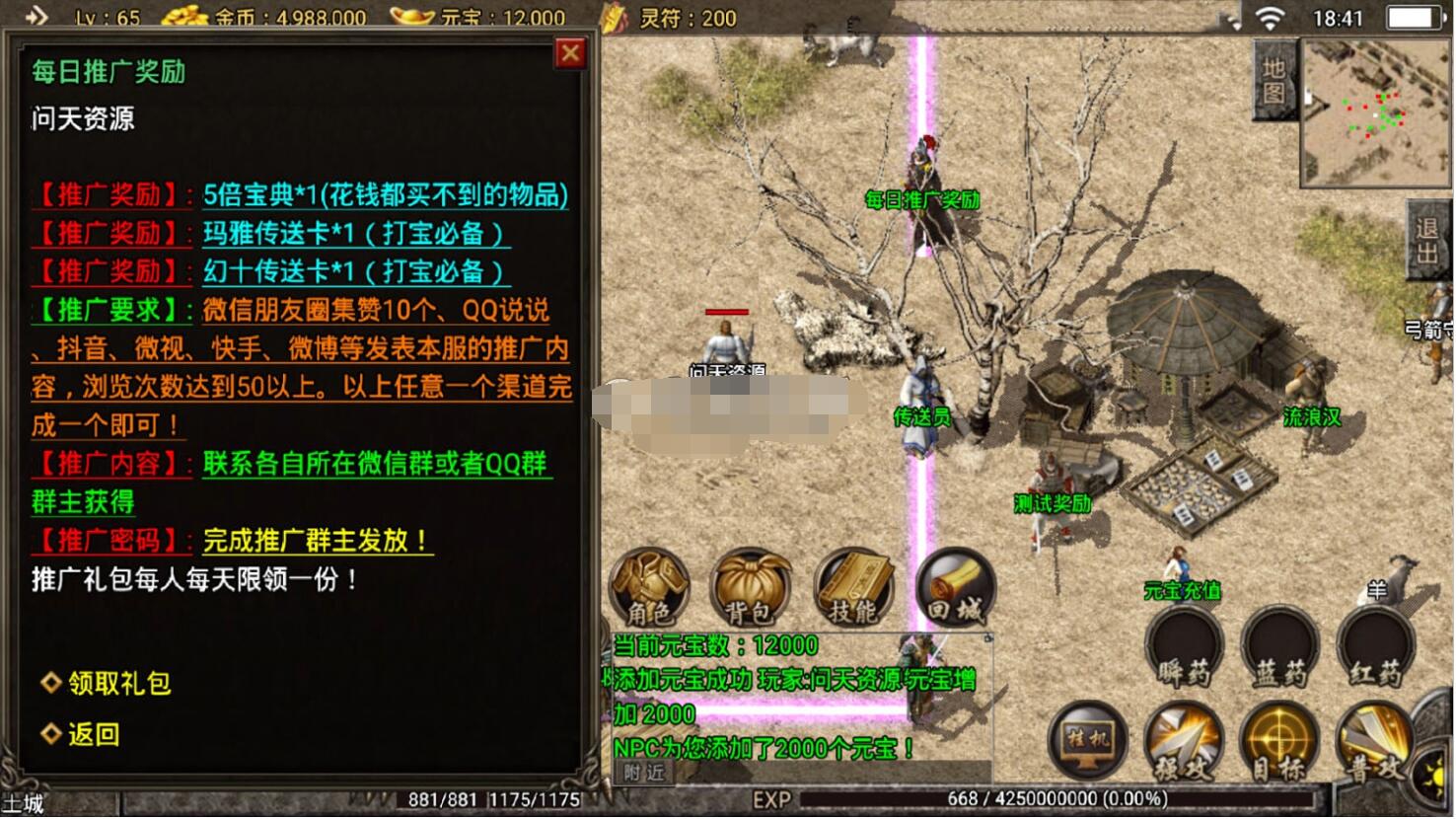The width and height of the screenshot is (1456, 819).
Task: Open the 技能 skills book
Action: tap(854, 587)
